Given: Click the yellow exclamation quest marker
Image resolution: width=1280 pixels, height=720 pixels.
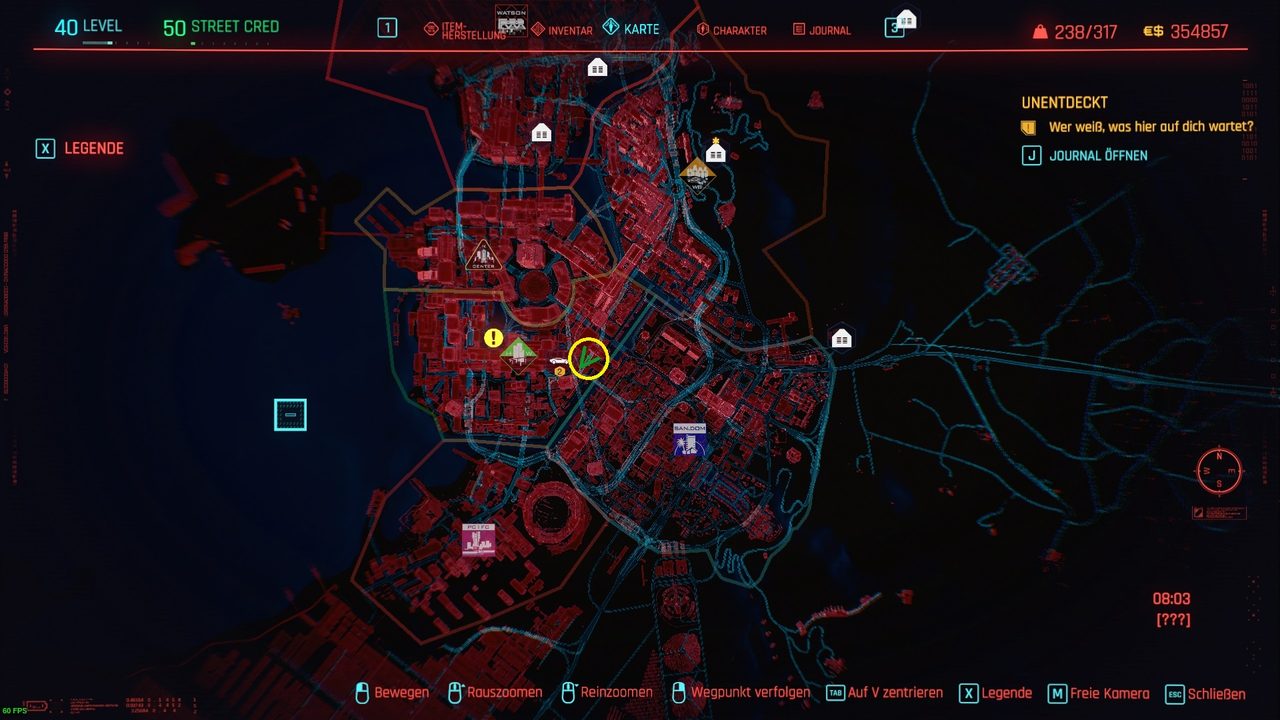Looking at the screenshot, I should 493,338.
